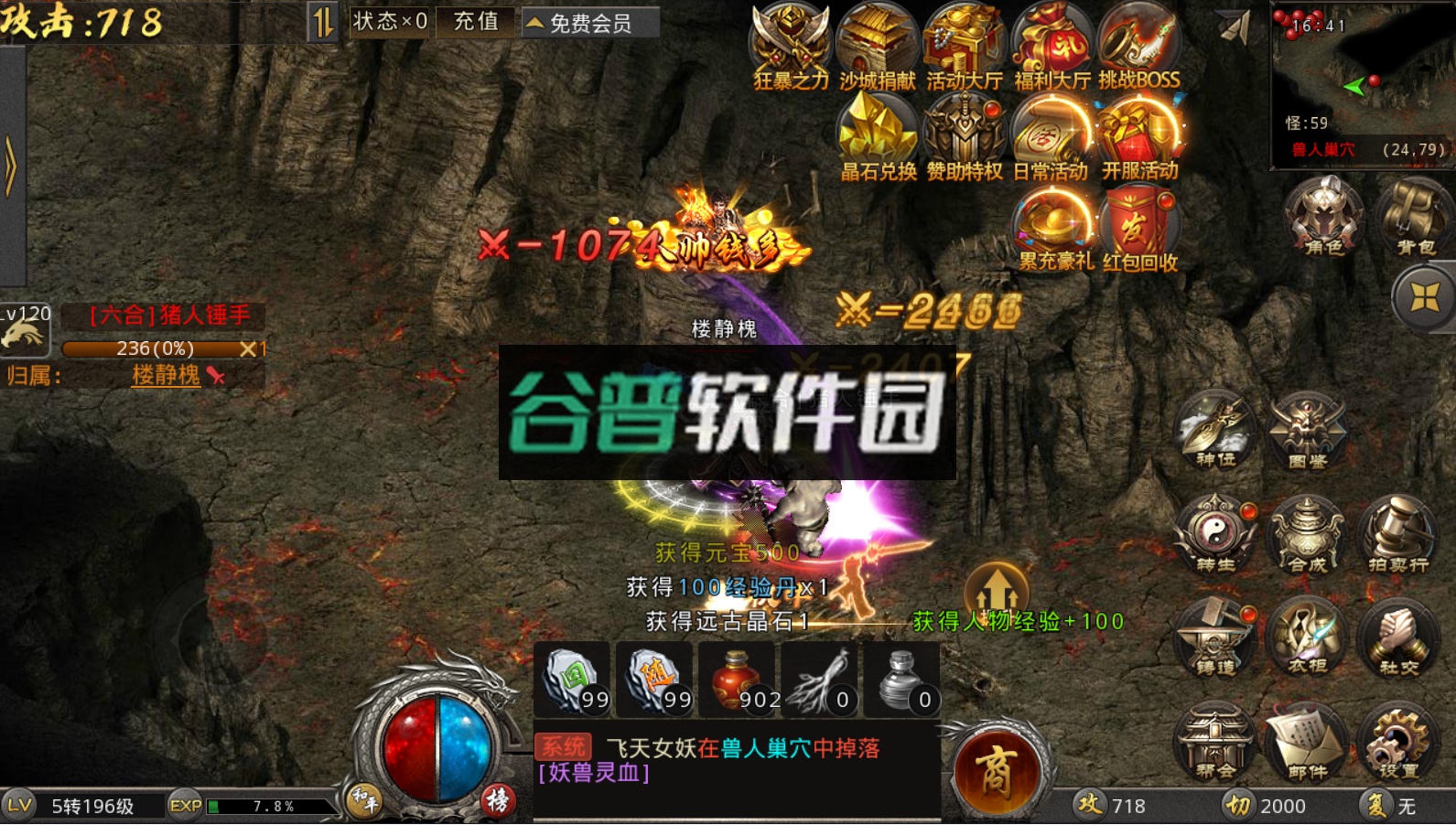Viewport: 1456px width, 825px height.
Task: Open the 状态×0 status menu
Action: pyautogui.click(x=388, y=24)
